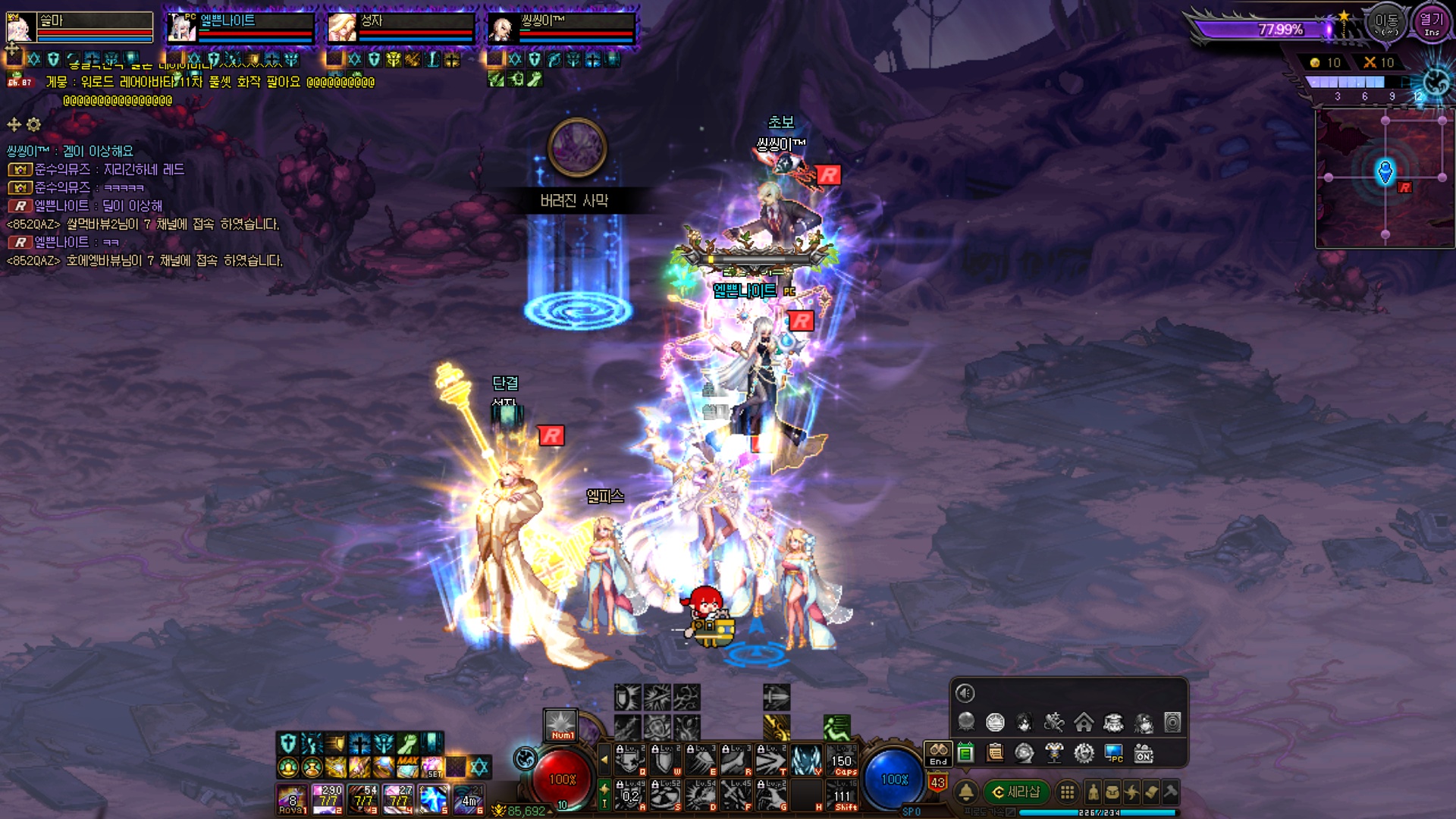
Task: Open the clipboard quest icon
Action: (x=995, y=753)
